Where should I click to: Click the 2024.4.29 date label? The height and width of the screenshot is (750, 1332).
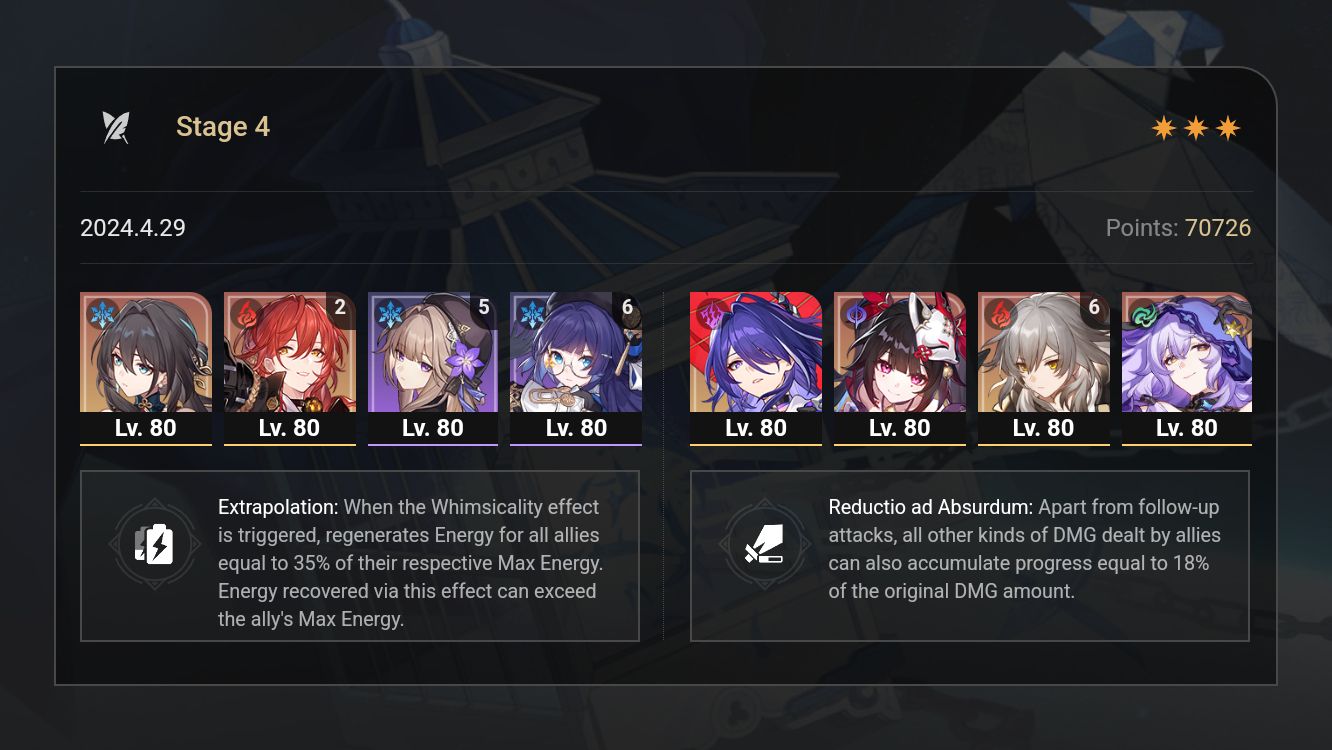tap(132, 228)
